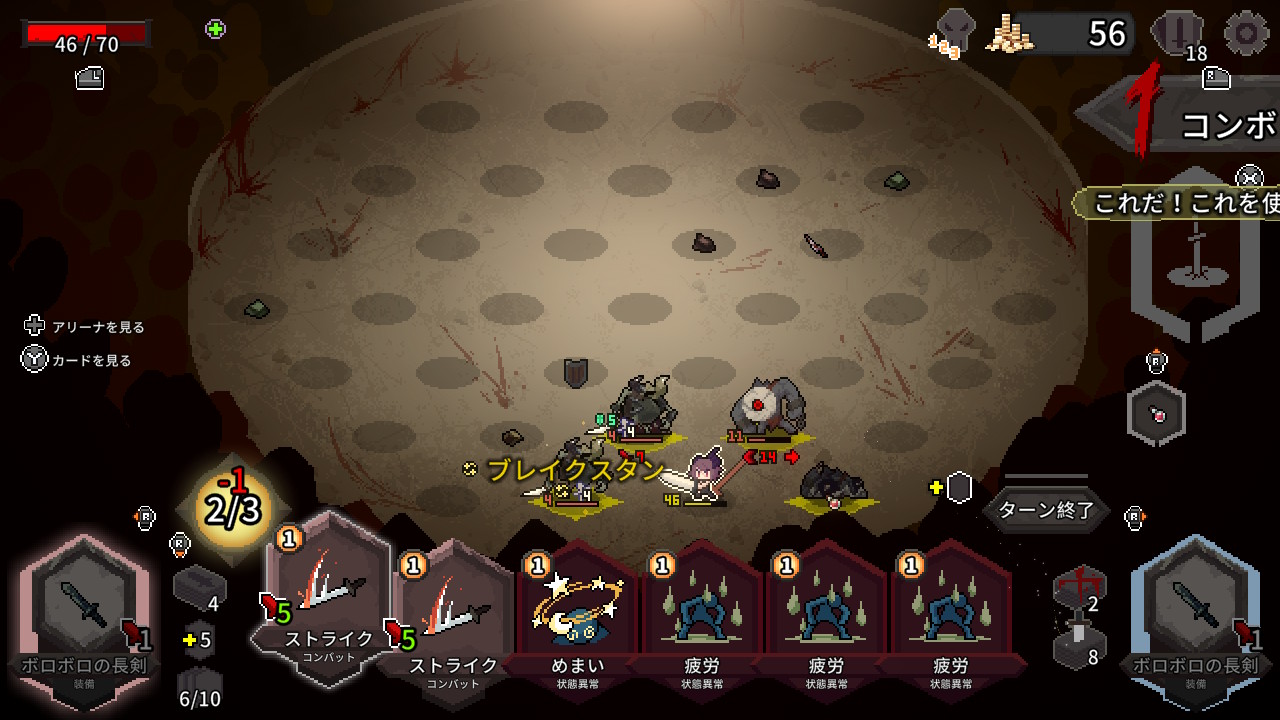Select the potion hexagon slot
This screenshot has width=1280, height=720.
point(1156,414)
